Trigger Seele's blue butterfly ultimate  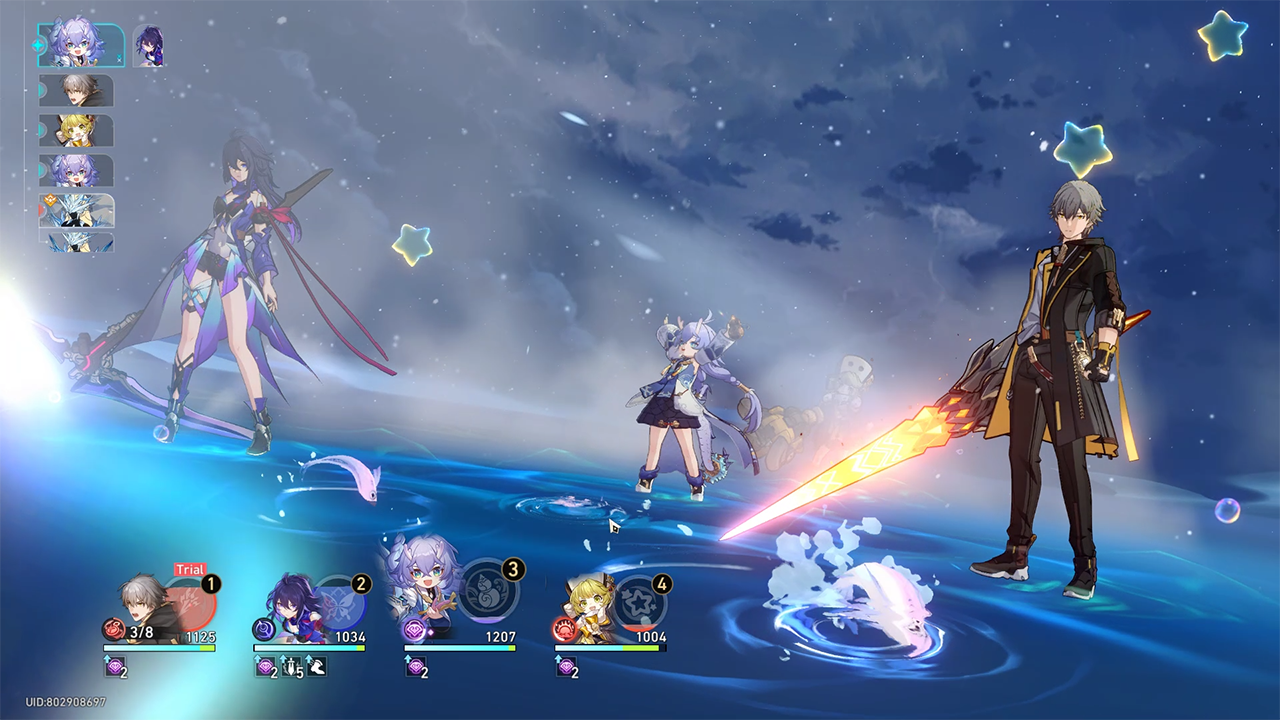pos(340,602)
